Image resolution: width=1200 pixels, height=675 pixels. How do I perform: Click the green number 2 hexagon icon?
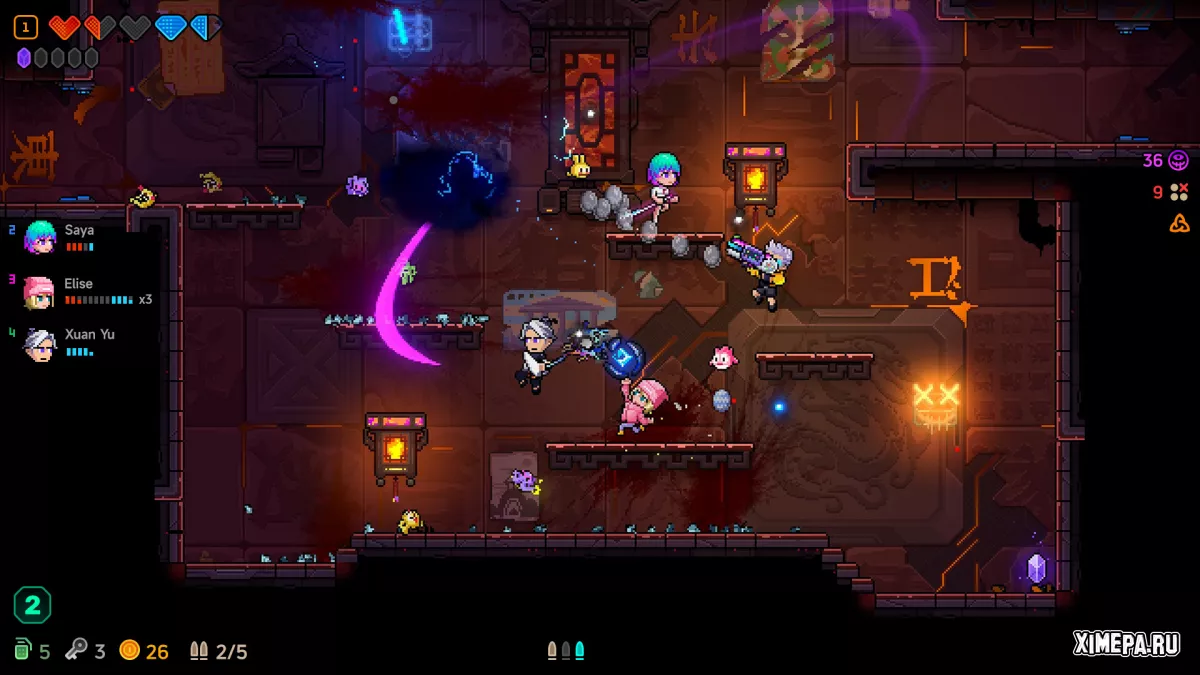point(32,605)
